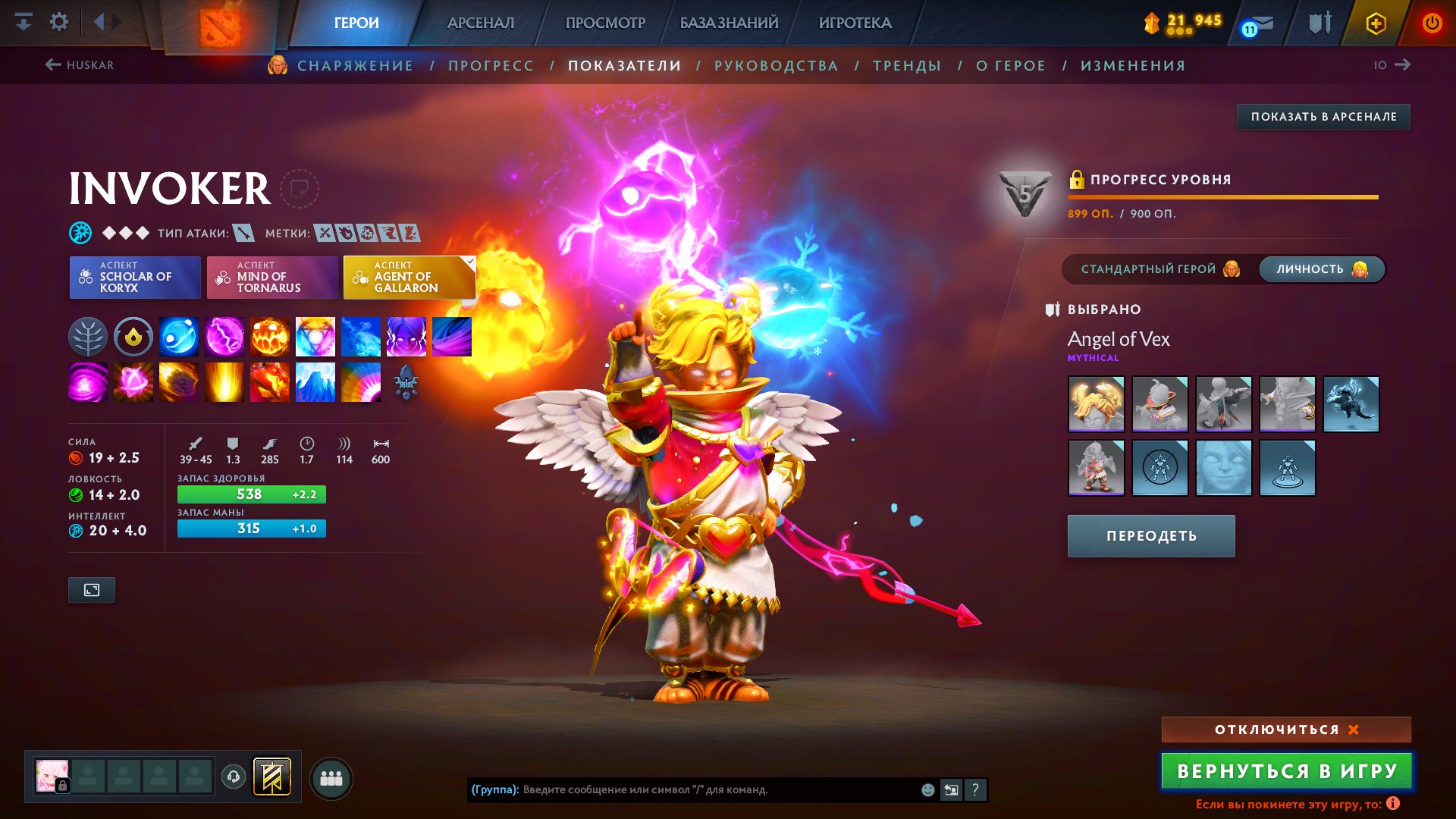Viewport: 1456px width, 819px height.
Task: Select the Angel of Vex head thumbnail
Action: pos(1097,404)
